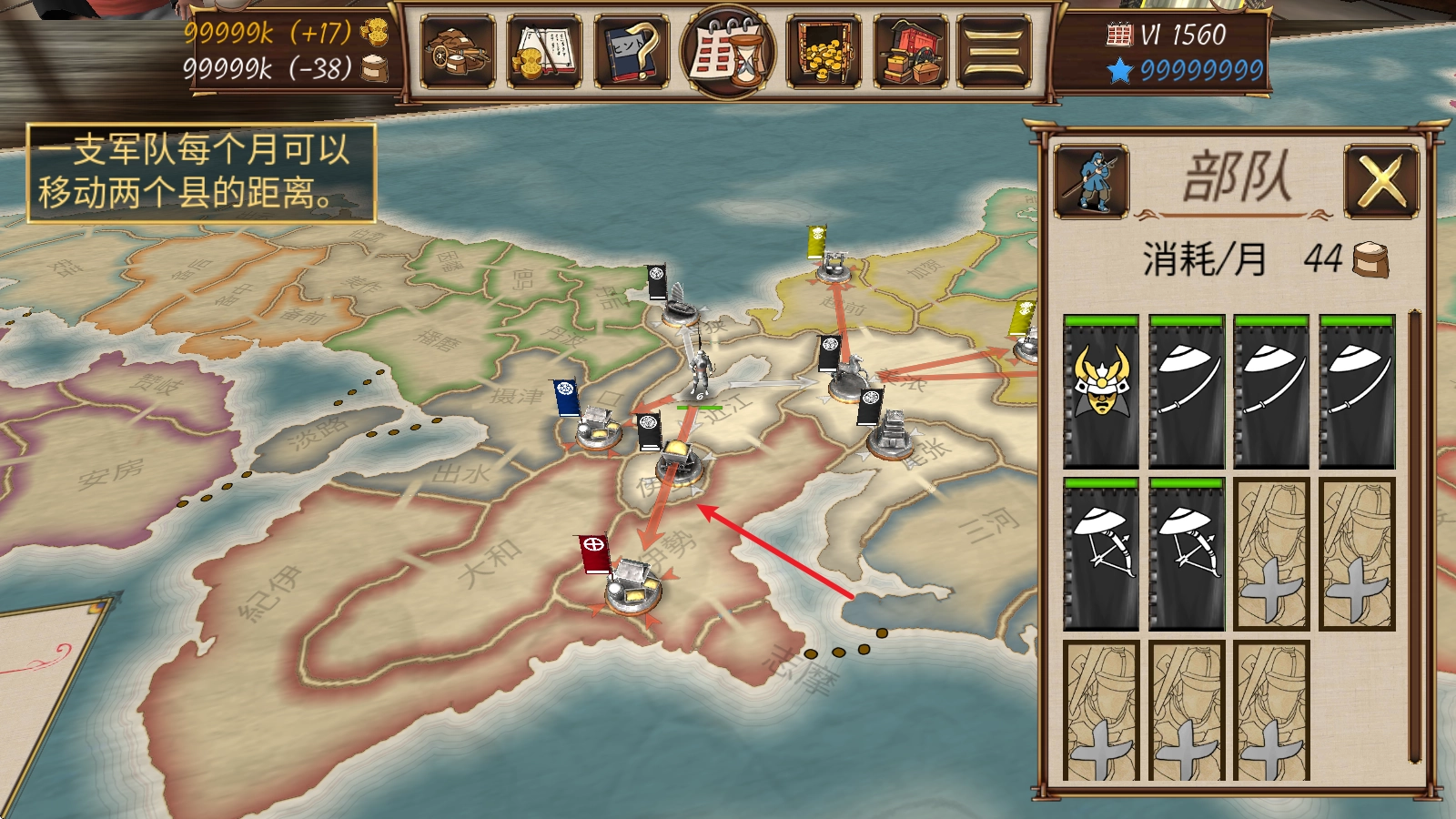Open the hint book with question mark
1456x819 pixels.
click(631, 52)
